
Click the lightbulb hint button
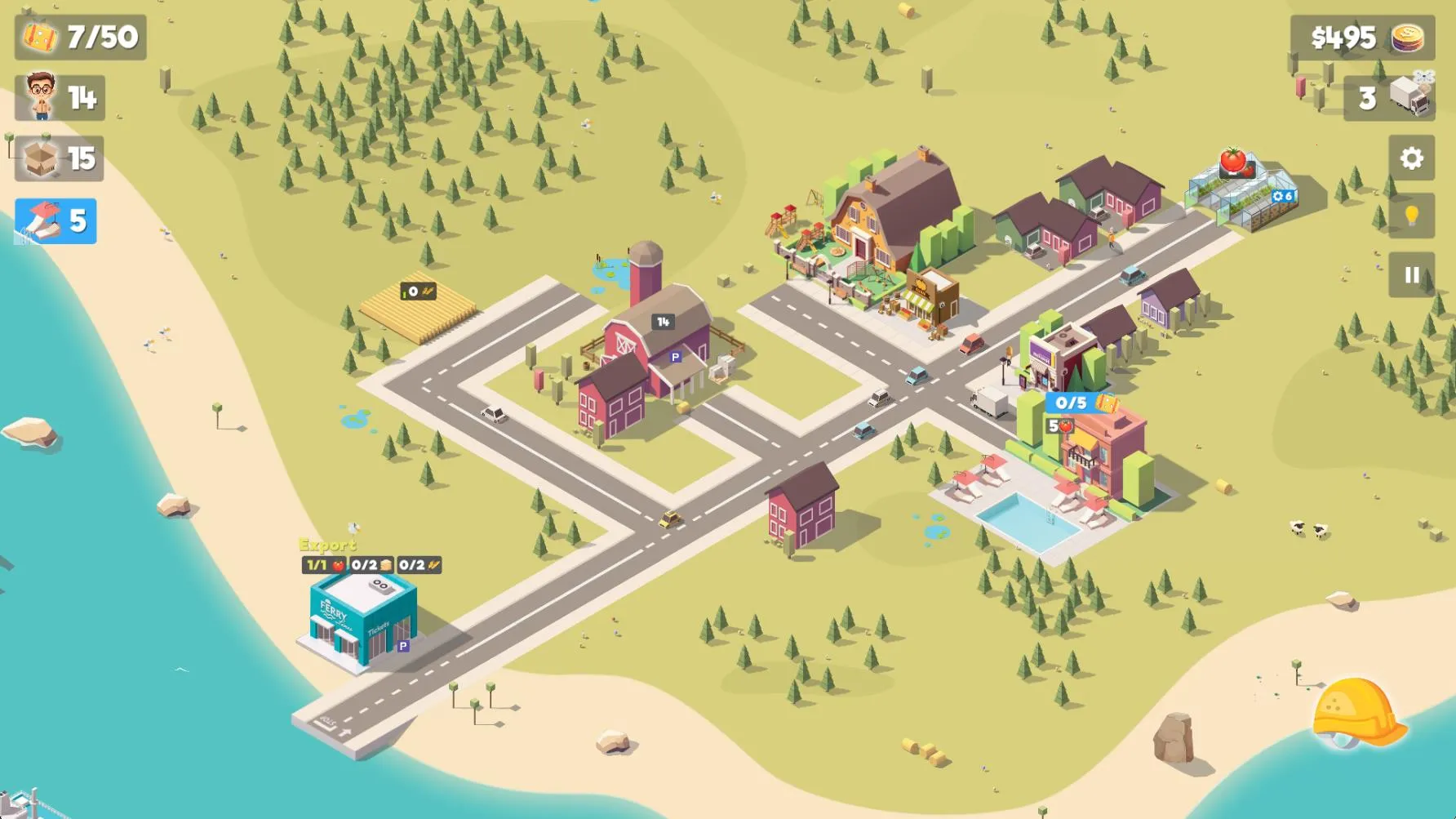coord(1411,216)
